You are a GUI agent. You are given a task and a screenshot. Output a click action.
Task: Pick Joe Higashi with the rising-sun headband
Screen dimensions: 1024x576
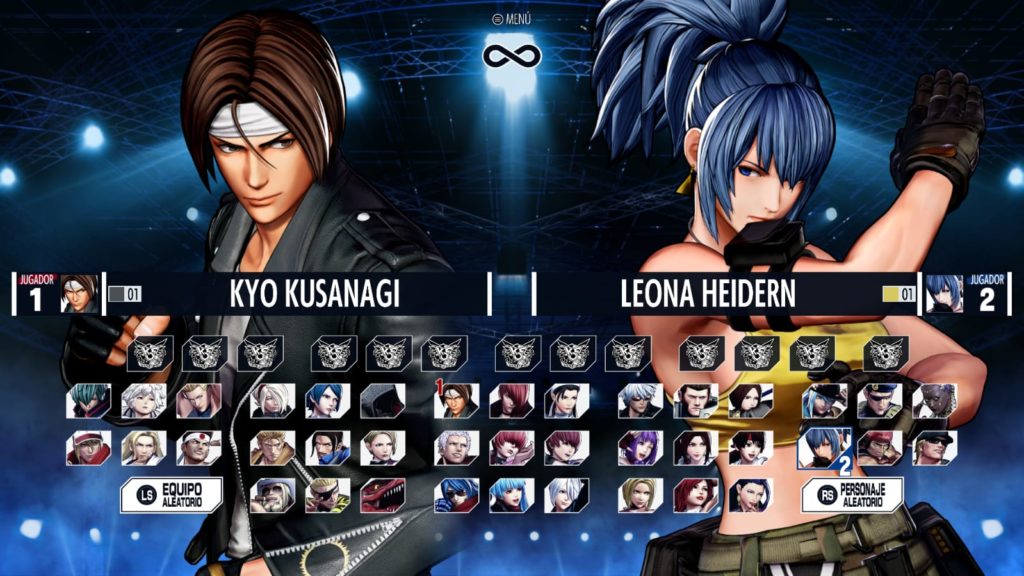199,448
